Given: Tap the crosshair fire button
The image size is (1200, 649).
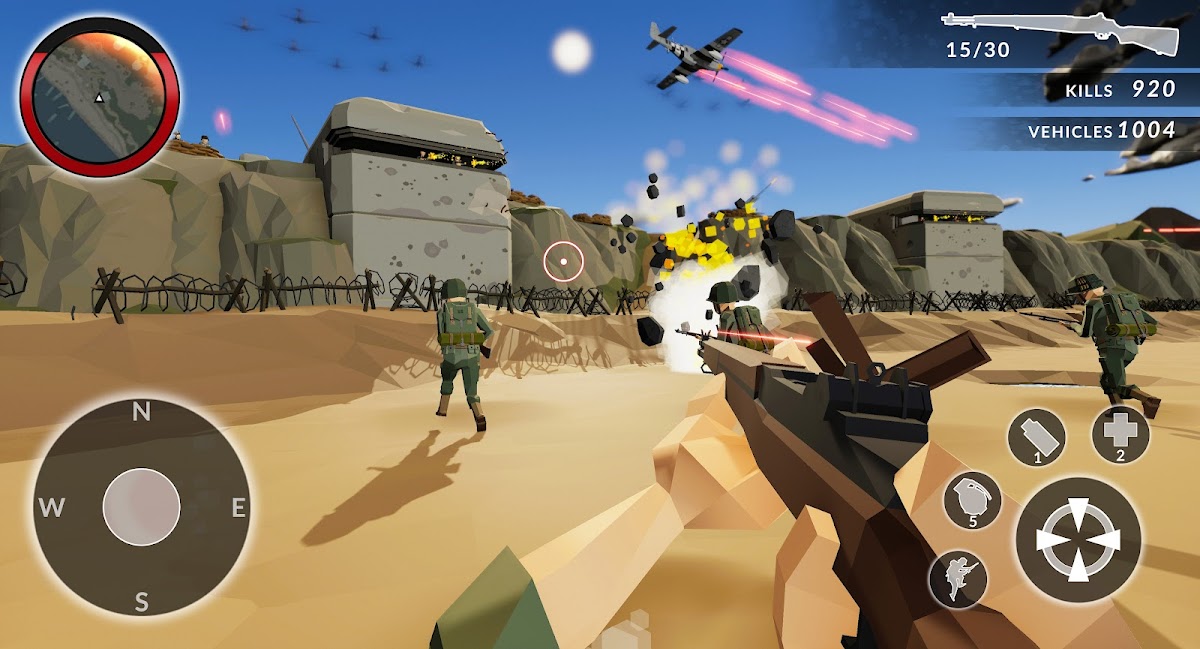Looking at the screenshot, I should [1078, 540].
